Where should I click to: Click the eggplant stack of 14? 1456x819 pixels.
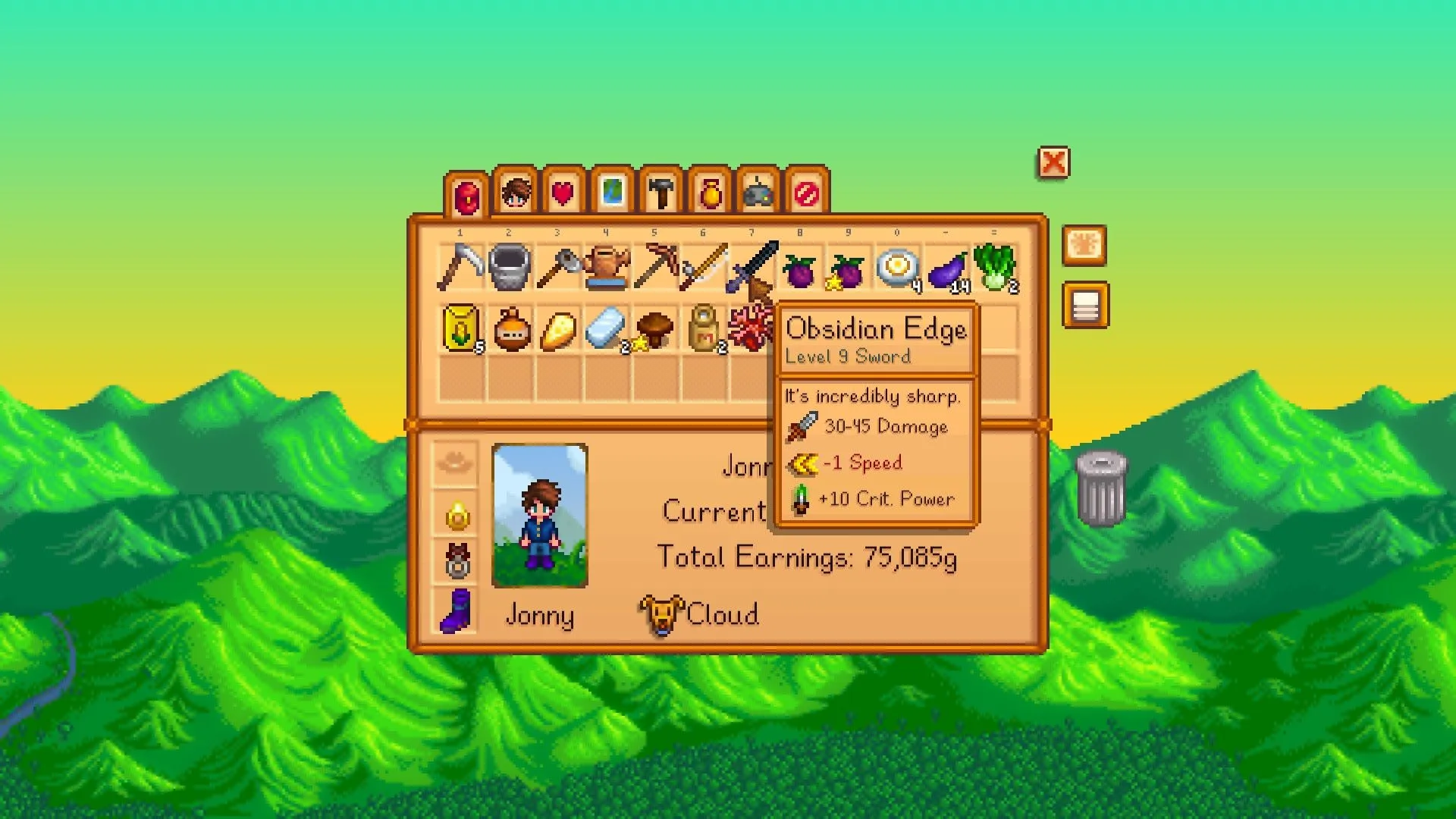[x=944, y=267]
